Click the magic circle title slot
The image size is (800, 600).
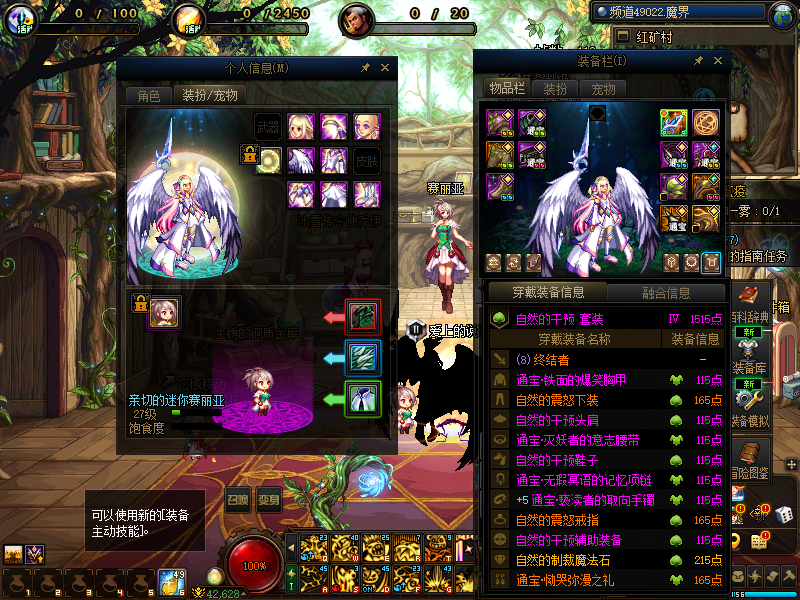coord(707,122)
